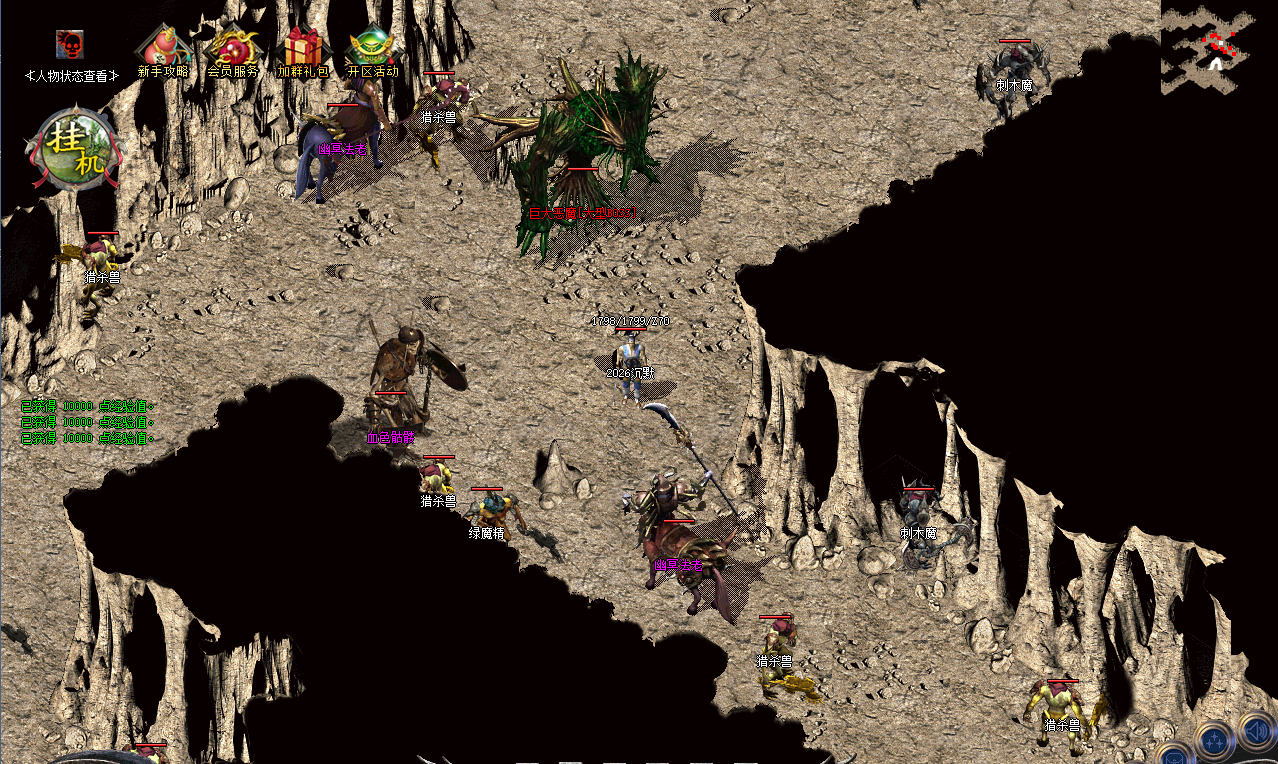Click the three-sparkle round button
Screen dimensions: 1278x764
[1215, 742]
